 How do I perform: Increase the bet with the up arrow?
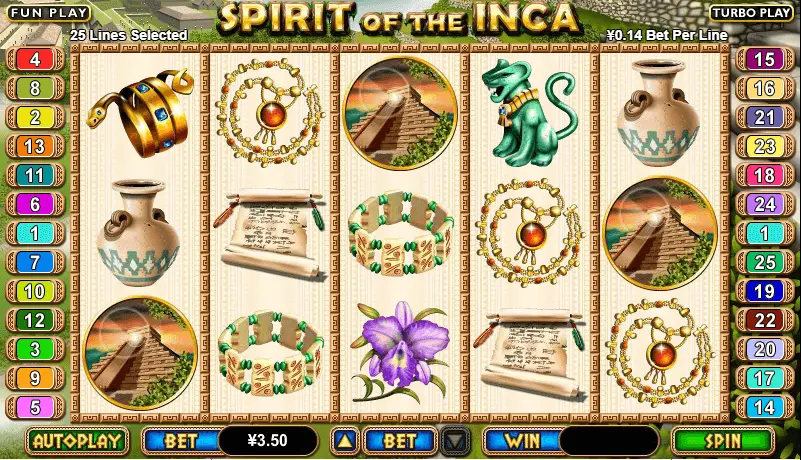345,440
